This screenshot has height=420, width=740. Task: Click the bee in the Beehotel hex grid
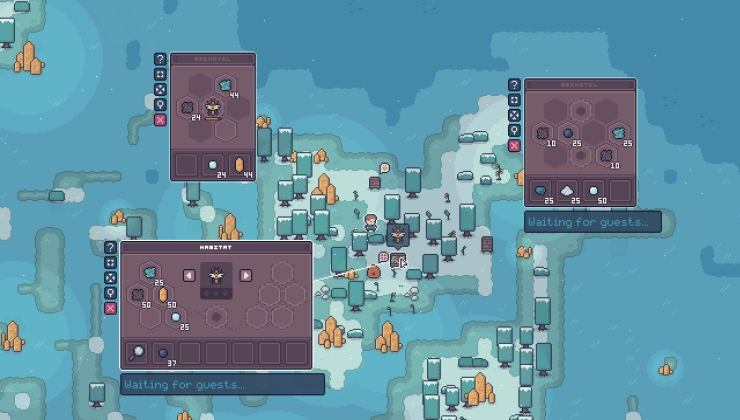click(213, 107)
